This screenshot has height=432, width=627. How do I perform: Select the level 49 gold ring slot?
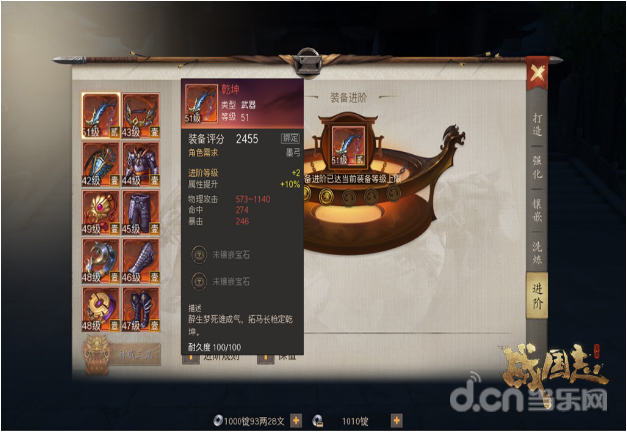click(100, 211)
